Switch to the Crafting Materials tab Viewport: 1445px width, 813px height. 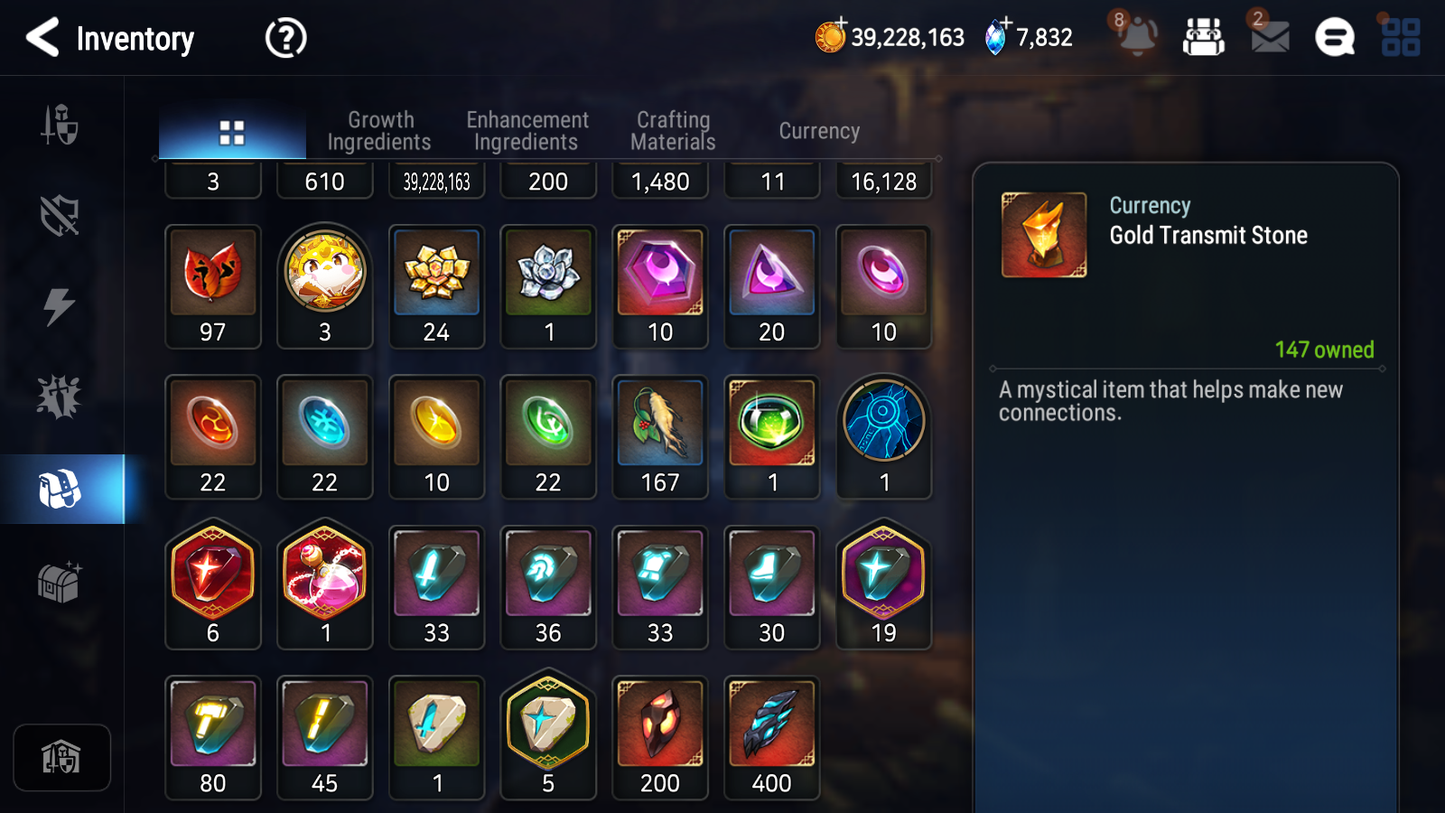pos(672,131)
